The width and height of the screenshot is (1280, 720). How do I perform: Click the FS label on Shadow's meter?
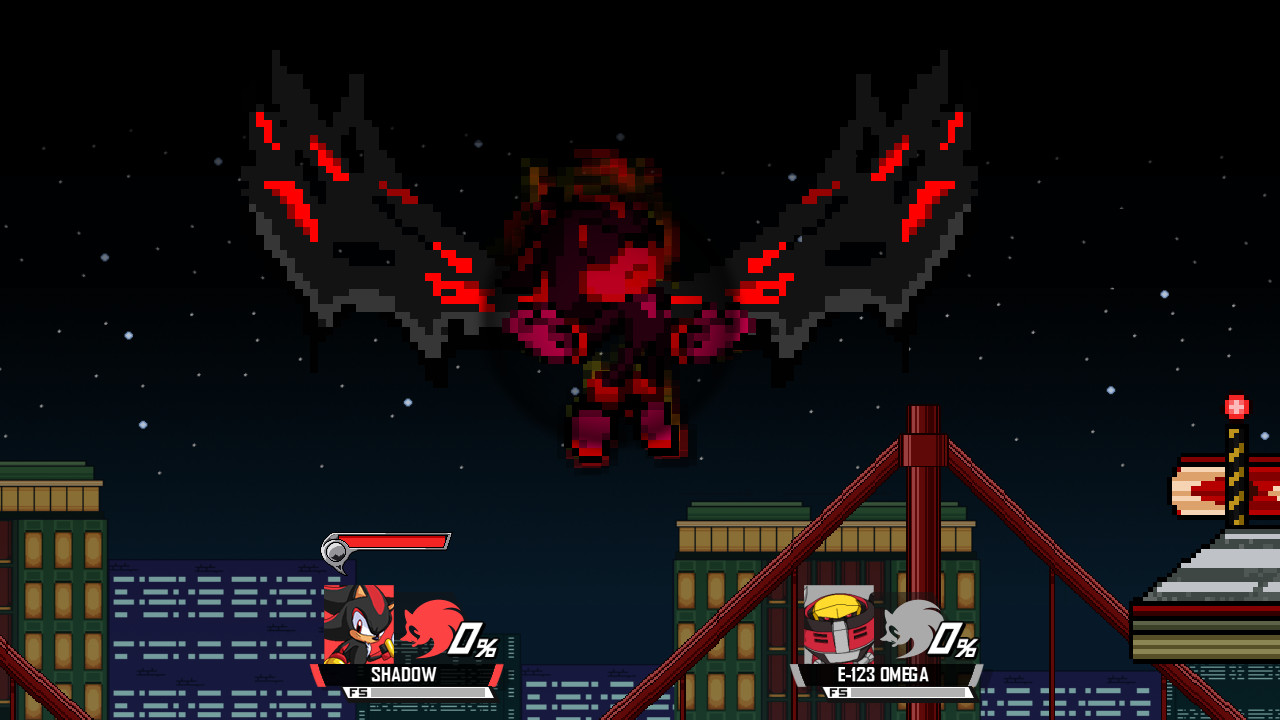pyautogui.click(x=359, y=690)
